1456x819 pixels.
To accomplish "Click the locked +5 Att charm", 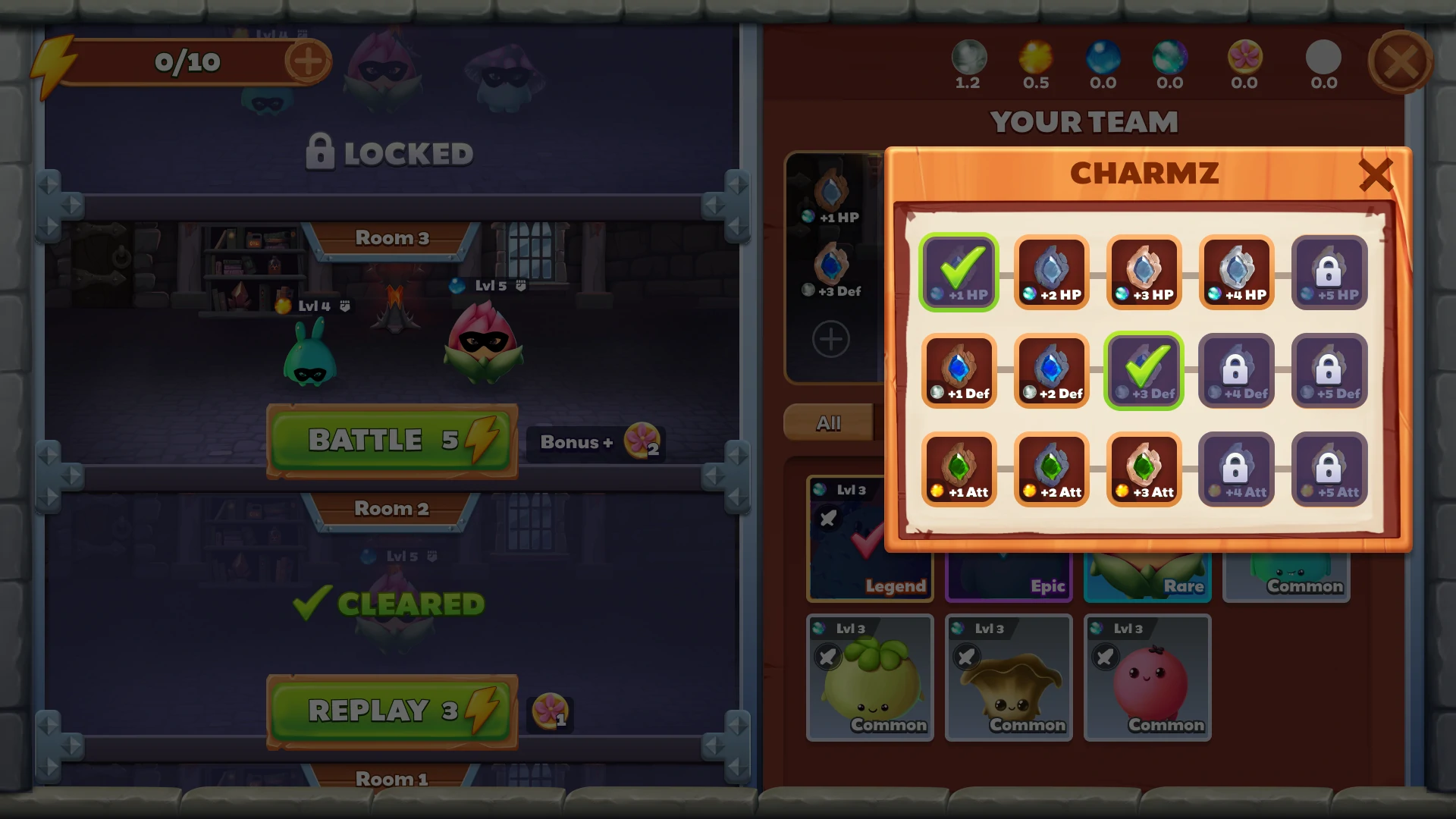I will click(1329, 470).
